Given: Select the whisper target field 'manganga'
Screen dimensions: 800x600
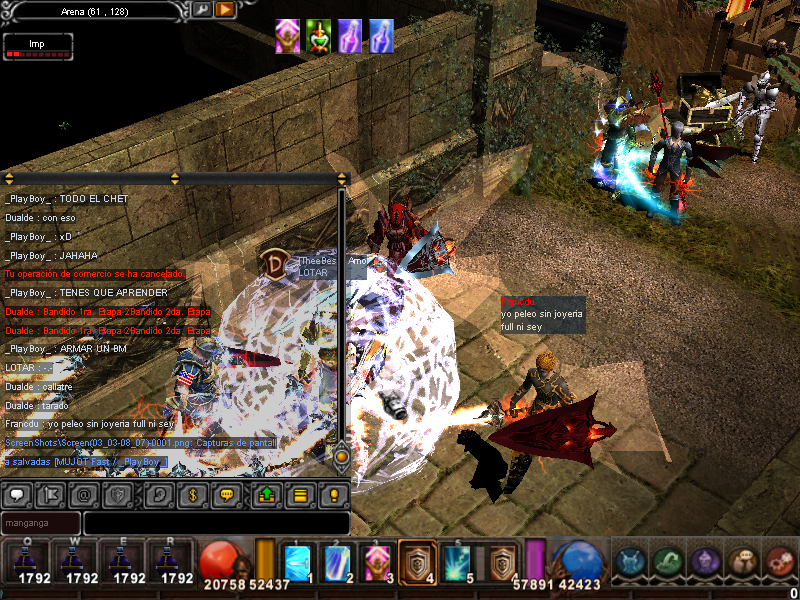Looking at the screenshot, I should tap(40, 523).
